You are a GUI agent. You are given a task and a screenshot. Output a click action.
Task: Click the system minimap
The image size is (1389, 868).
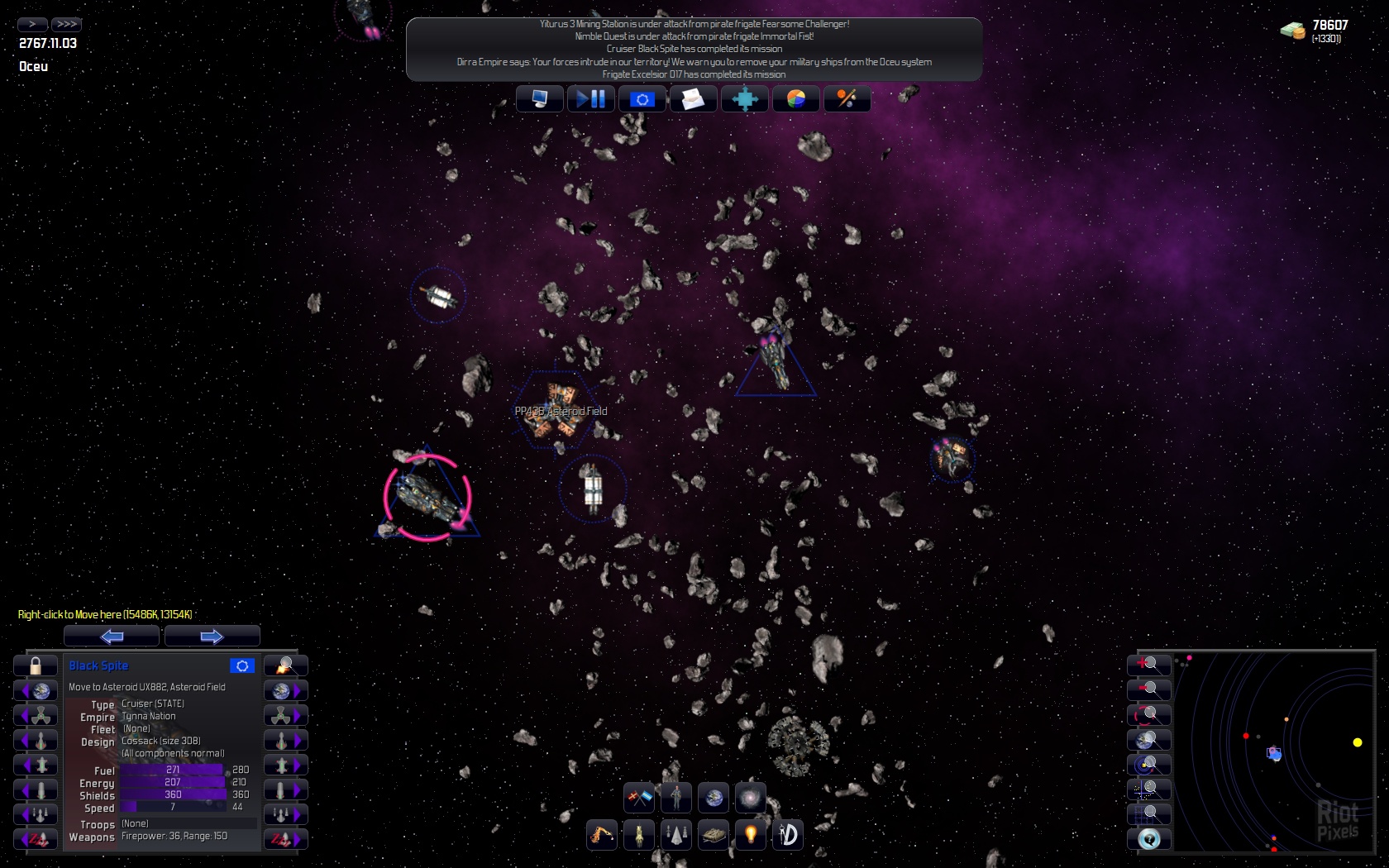(x=1273, y=752)
